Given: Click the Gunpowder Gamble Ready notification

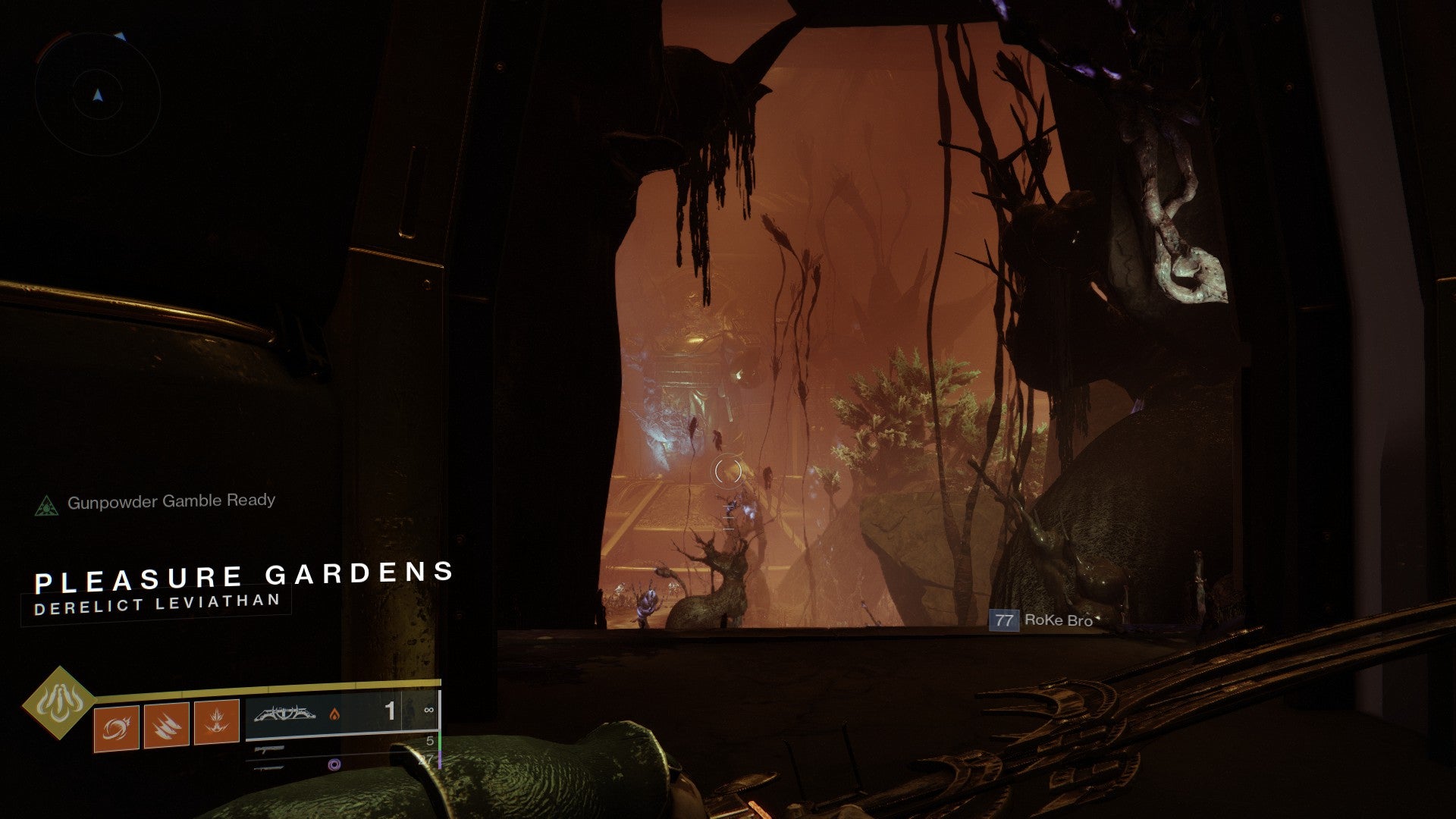Looking at the screenshot, I should click(155, 502).
